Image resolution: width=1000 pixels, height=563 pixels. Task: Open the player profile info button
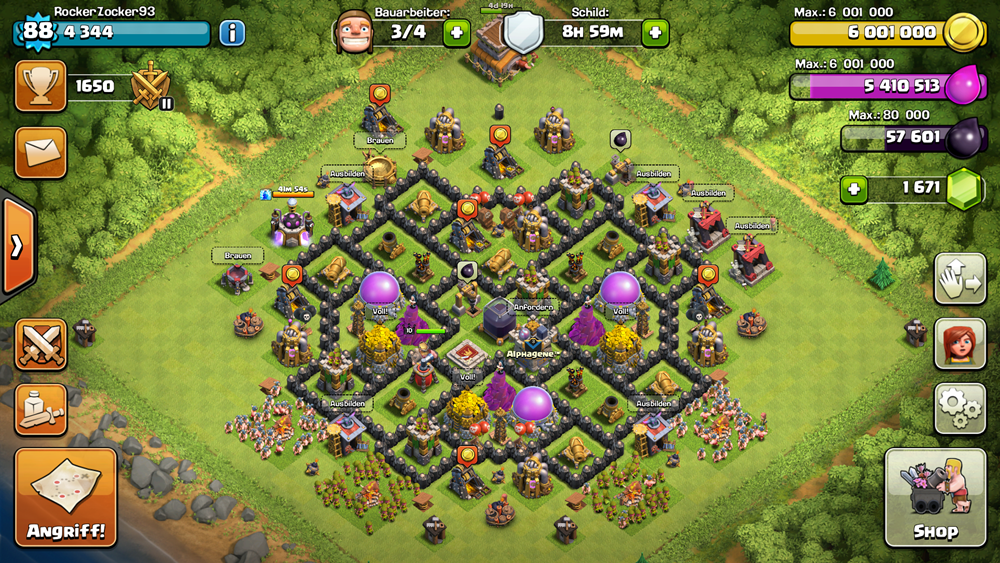pos(232,33)
